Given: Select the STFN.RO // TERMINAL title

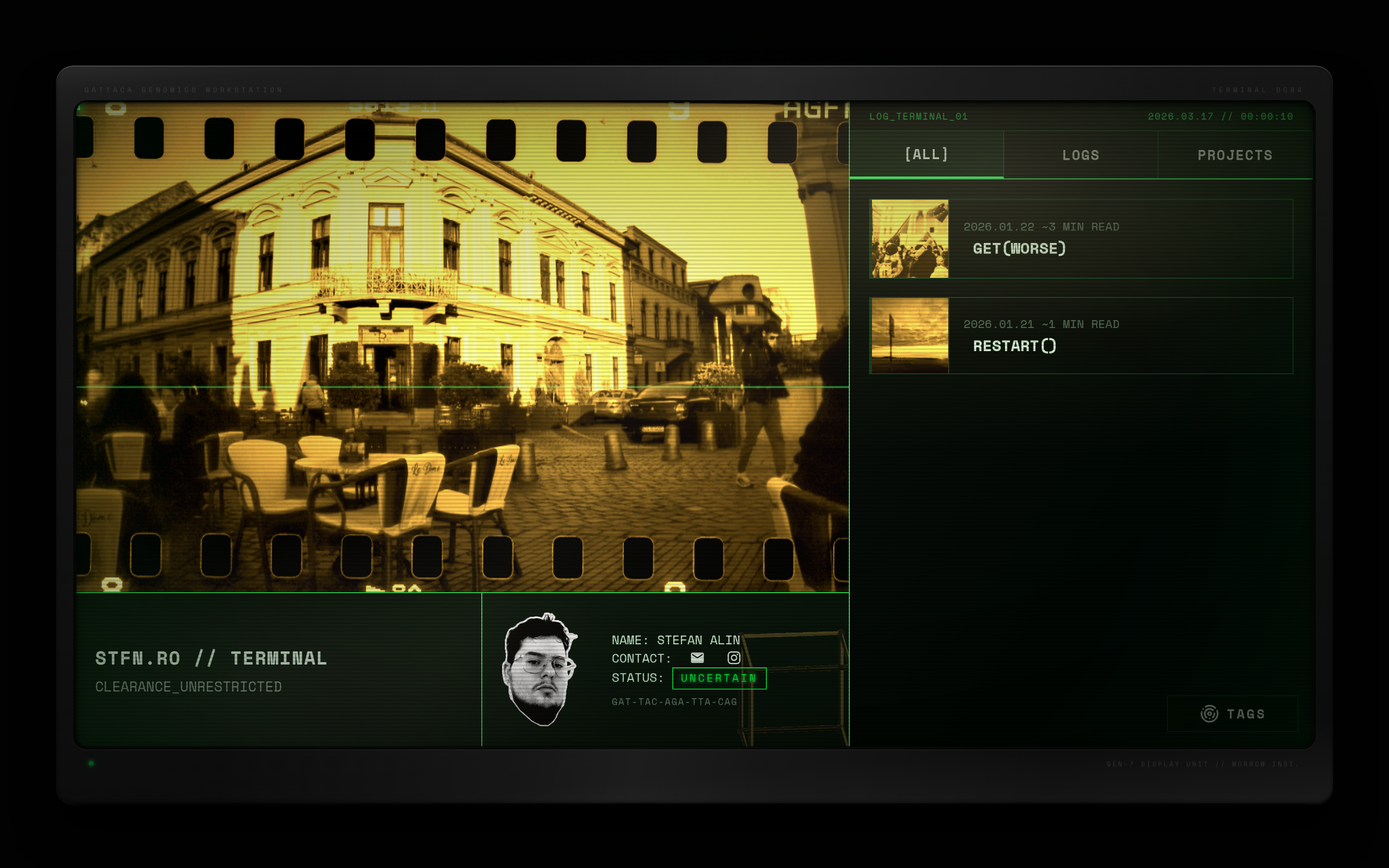Looking at the screenshot, I should coord(211,658).
